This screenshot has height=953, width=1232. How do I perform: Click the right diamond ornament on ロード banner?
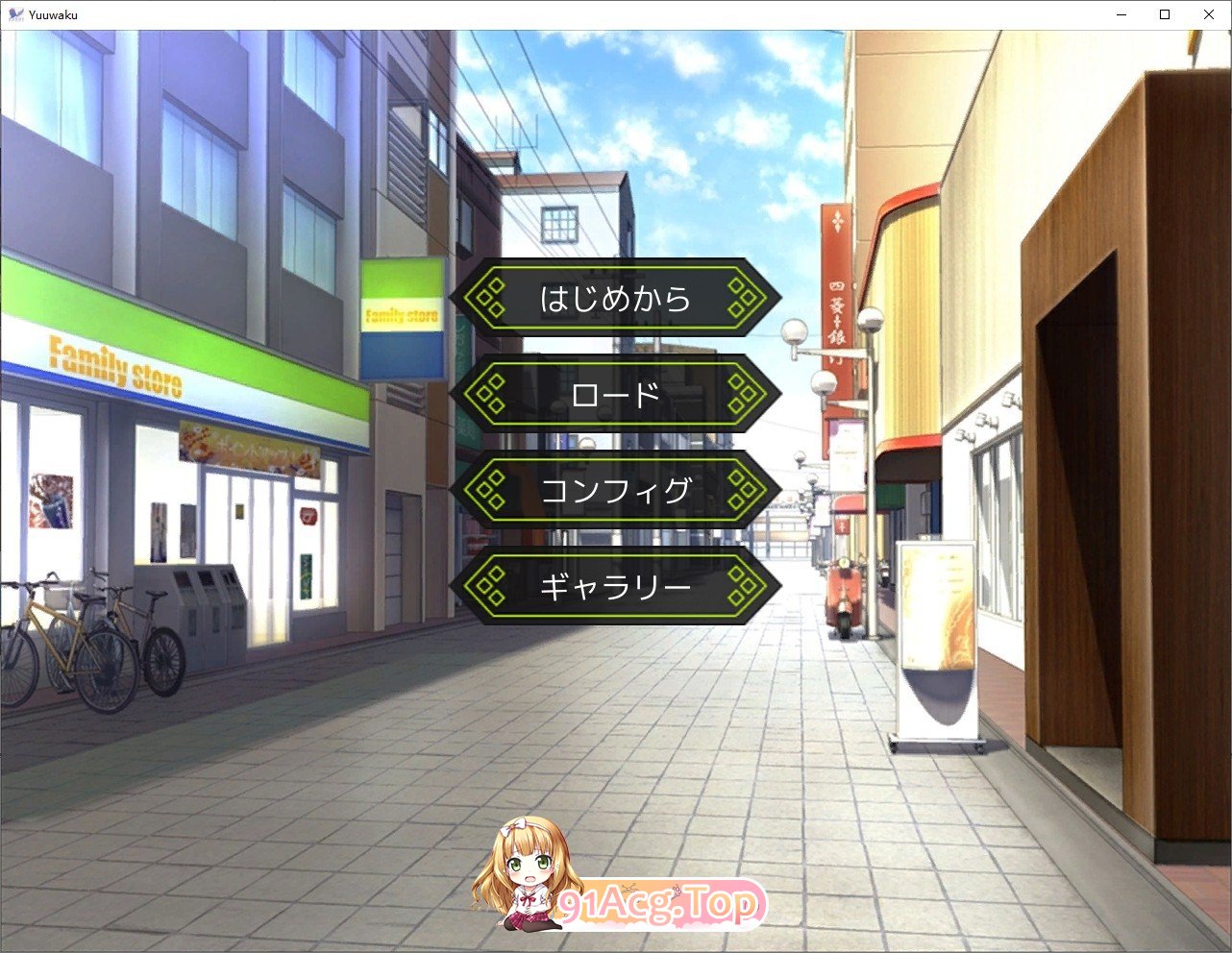(741, 394)
